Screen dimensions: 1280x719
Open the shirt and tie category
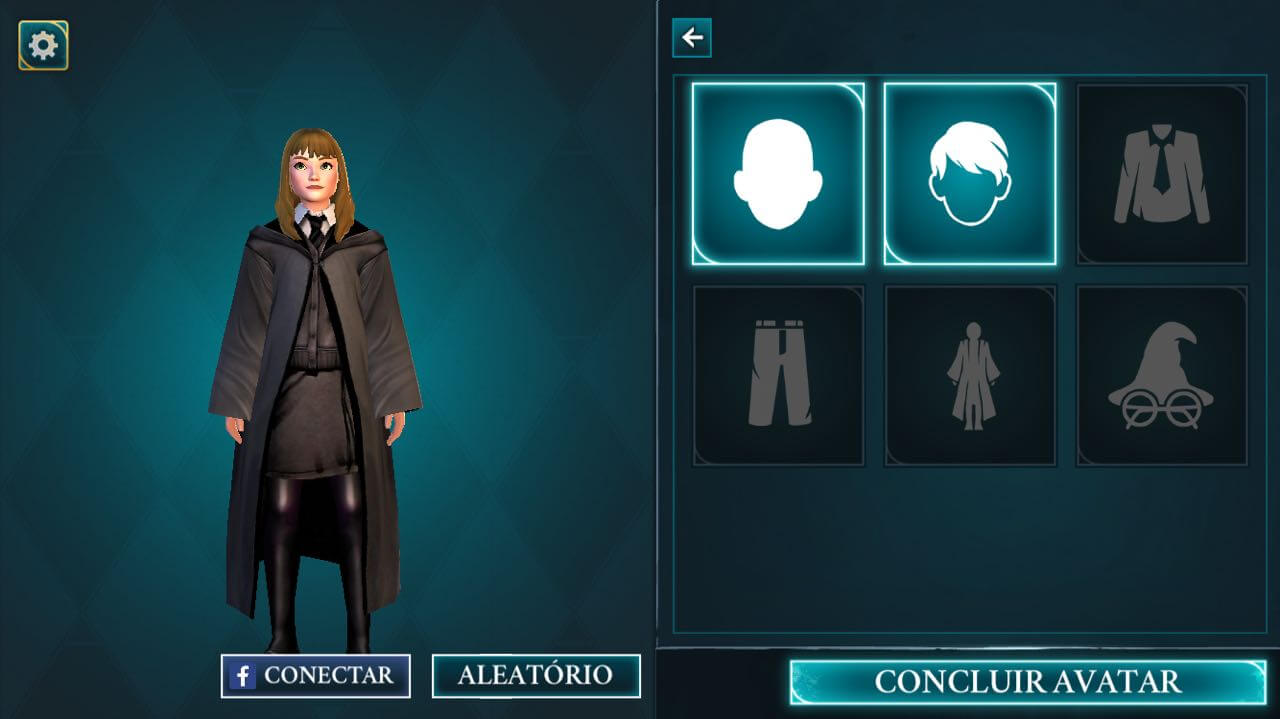[1162, 174]
